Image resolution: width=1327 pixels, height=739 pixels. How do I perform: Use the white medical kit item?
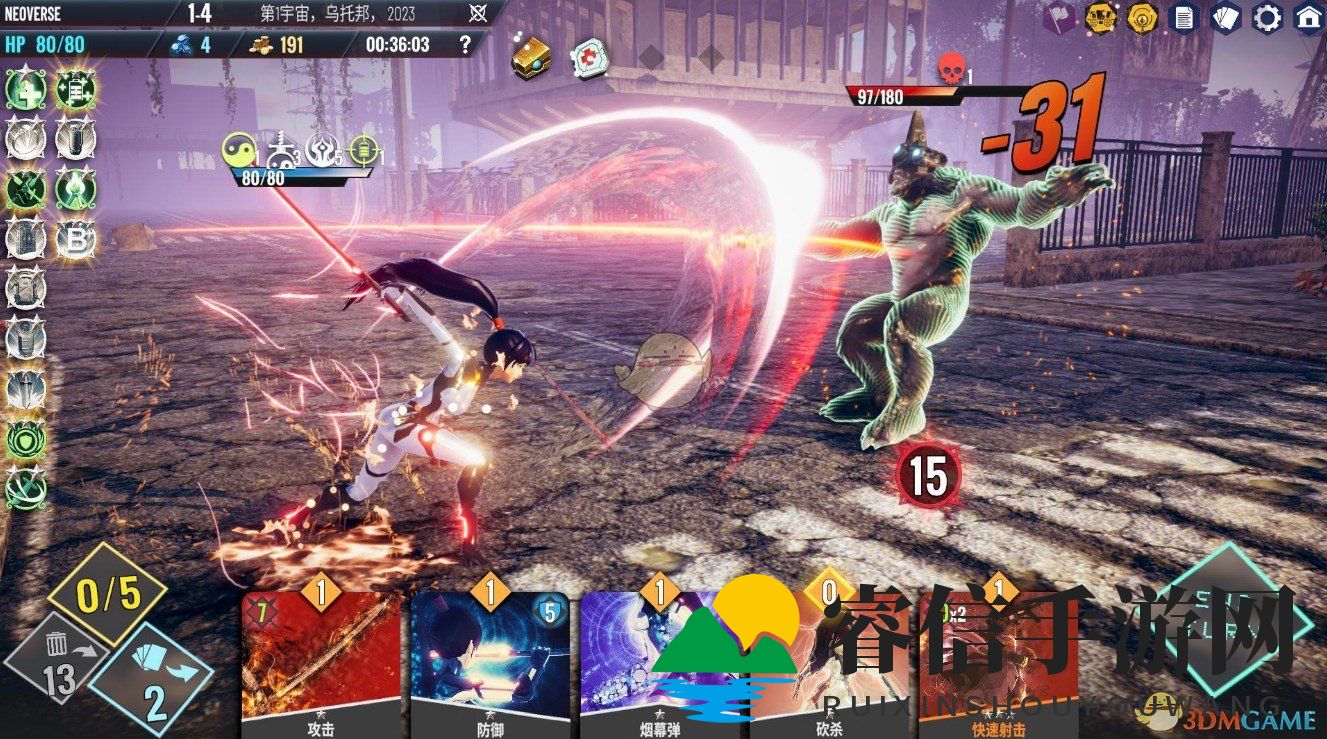coord(588,58)
